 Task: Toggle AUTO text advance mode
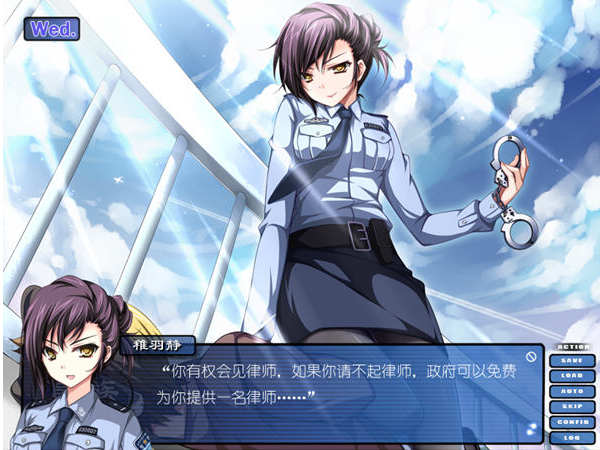click(571, 391)
